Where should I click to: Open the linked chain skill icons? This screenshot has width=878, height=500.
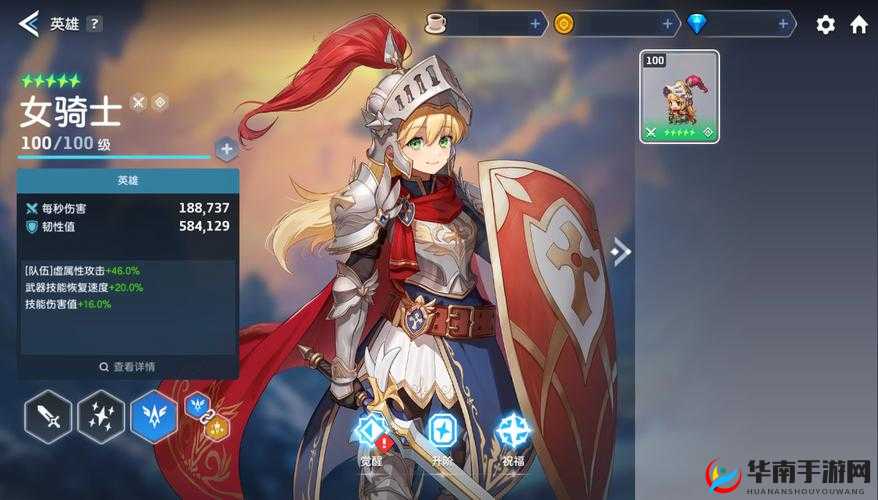(207, 416)
